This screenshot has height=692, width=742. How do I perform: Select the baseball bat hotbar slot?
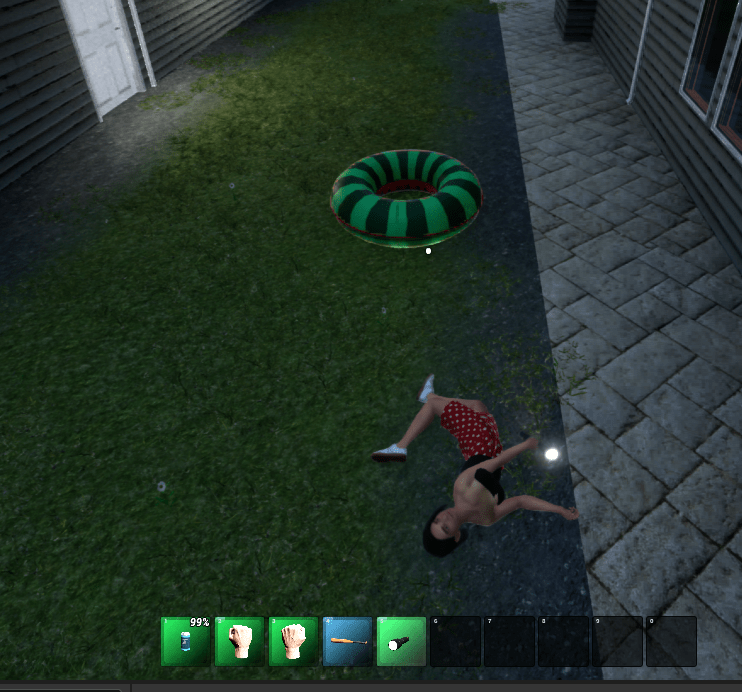pyautogui.click(x=348, y=641)
